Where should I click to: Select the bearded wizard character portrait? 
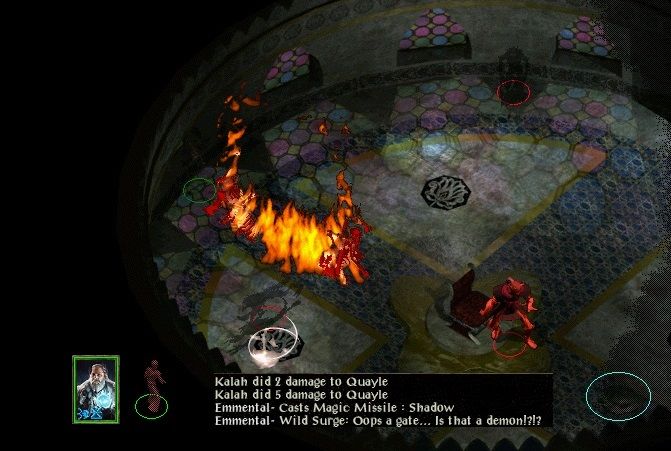(x=96, y=388)
